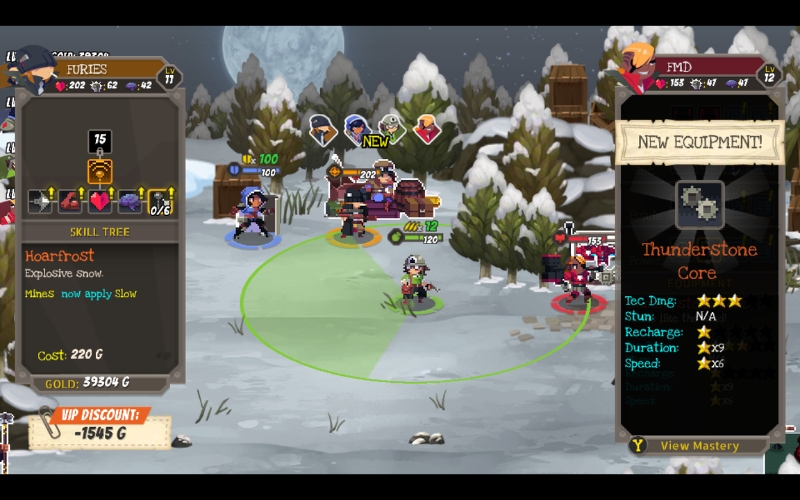
Task: Select the Hoarfrost skill node
Action: click(100, 171)
